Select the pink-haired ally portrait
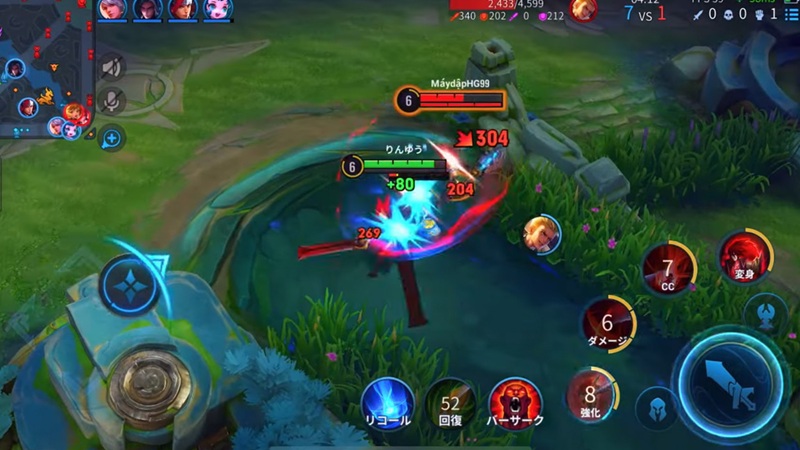800x450 pixels. pyautogui.click(x=216, y=10)
